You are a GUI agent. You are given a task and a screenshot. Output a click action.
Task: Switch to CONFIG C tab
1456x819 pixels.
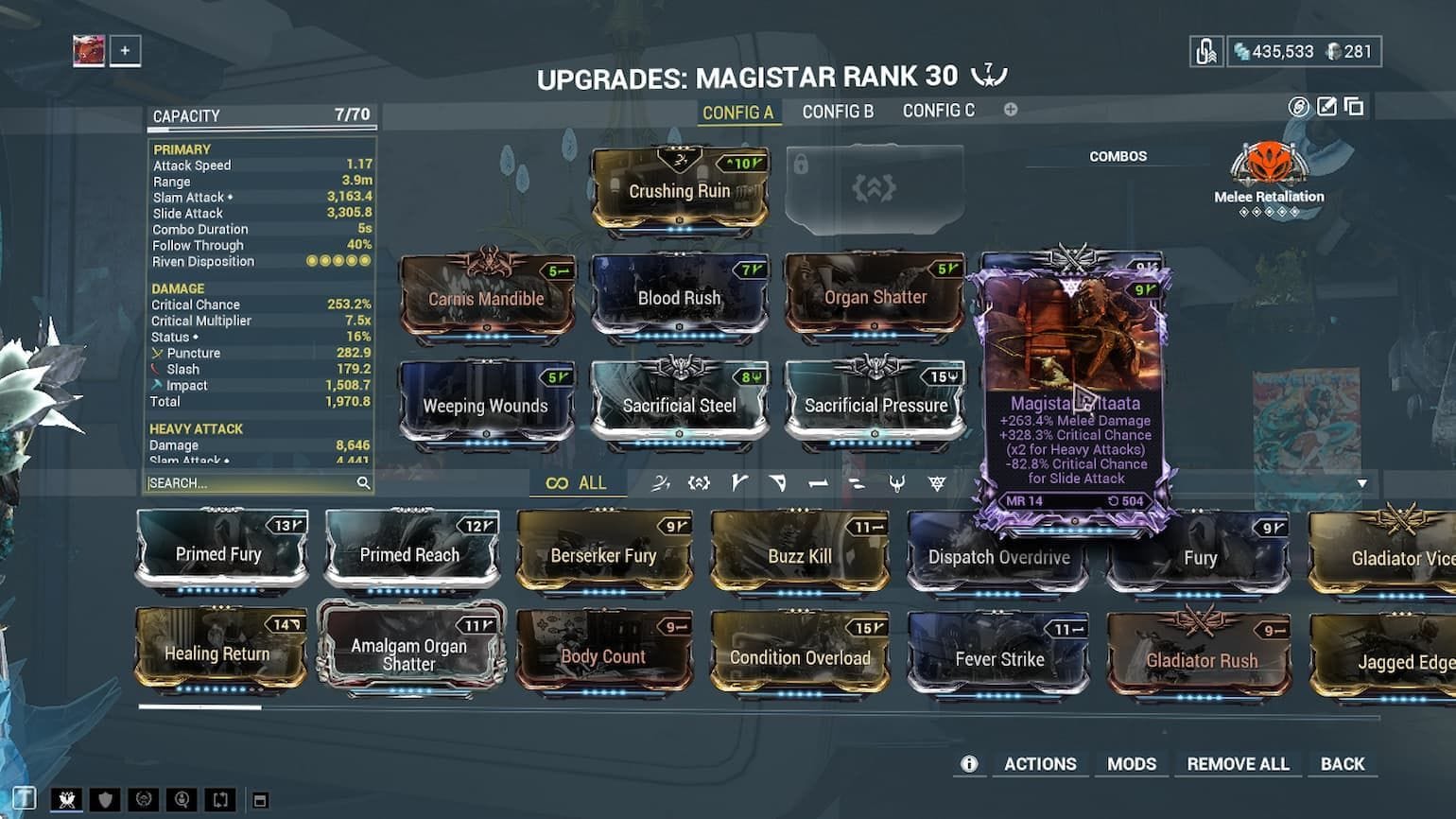939,111
